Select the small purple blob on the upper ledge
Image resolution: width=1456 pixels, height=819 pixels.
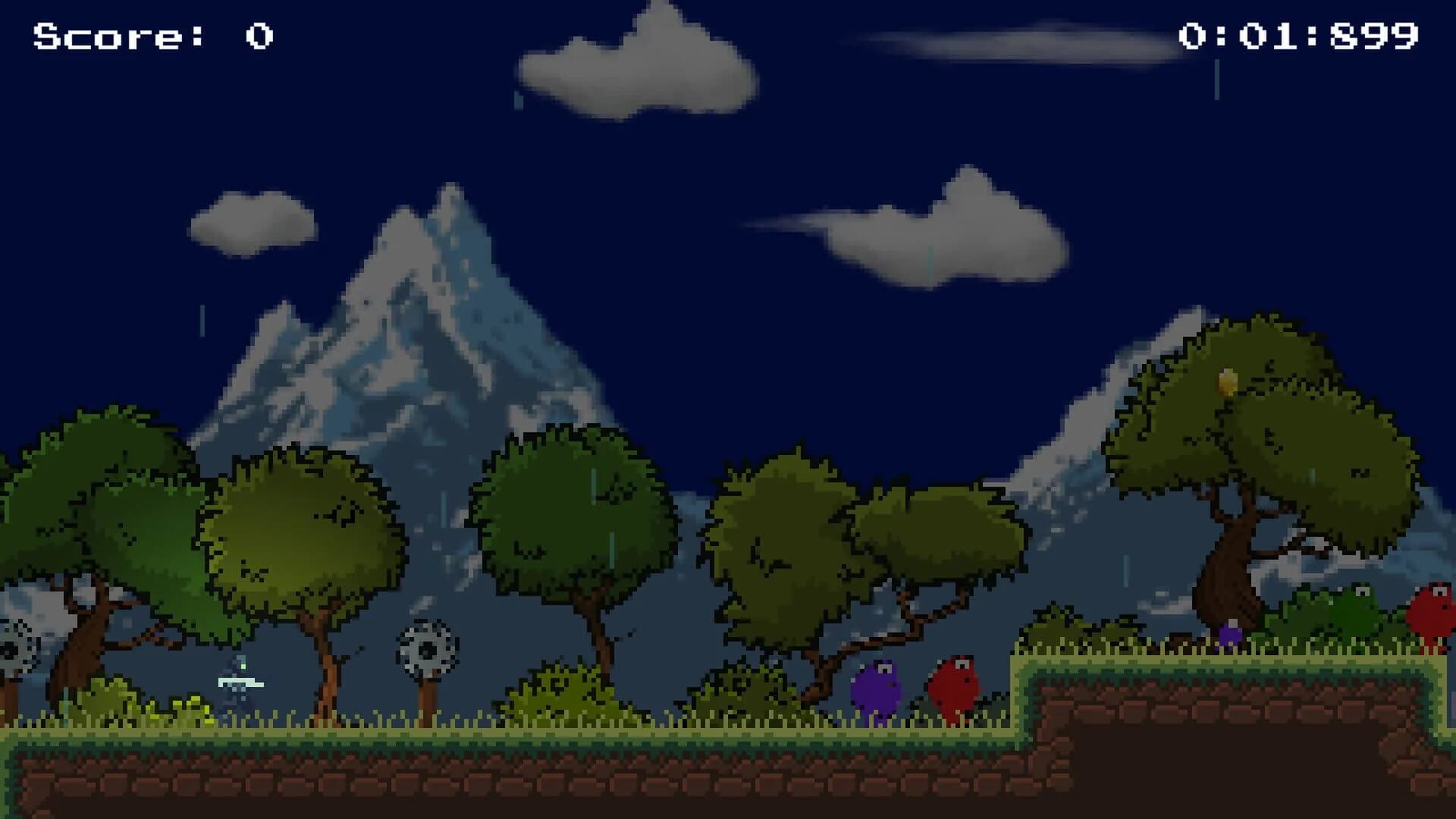point(1231,637)
